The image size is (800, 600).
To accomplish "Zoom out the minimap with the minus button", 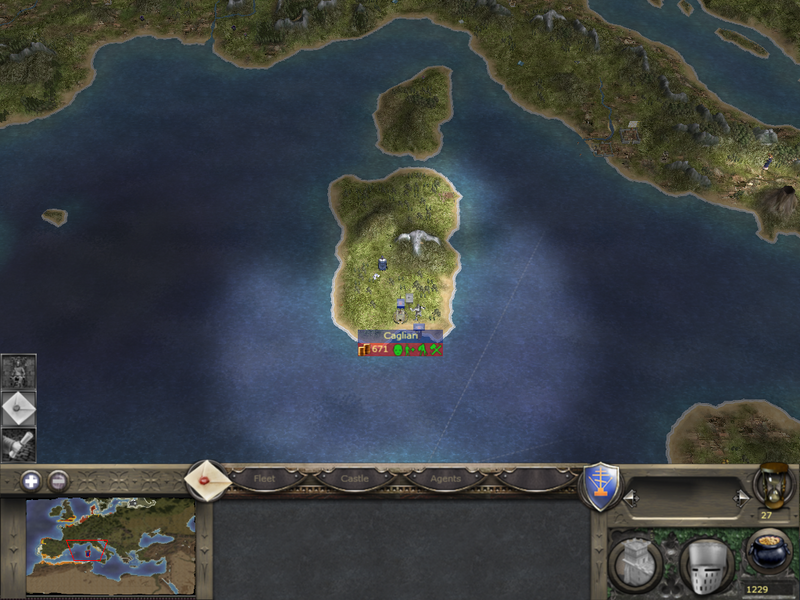I will tap(59, 480).
